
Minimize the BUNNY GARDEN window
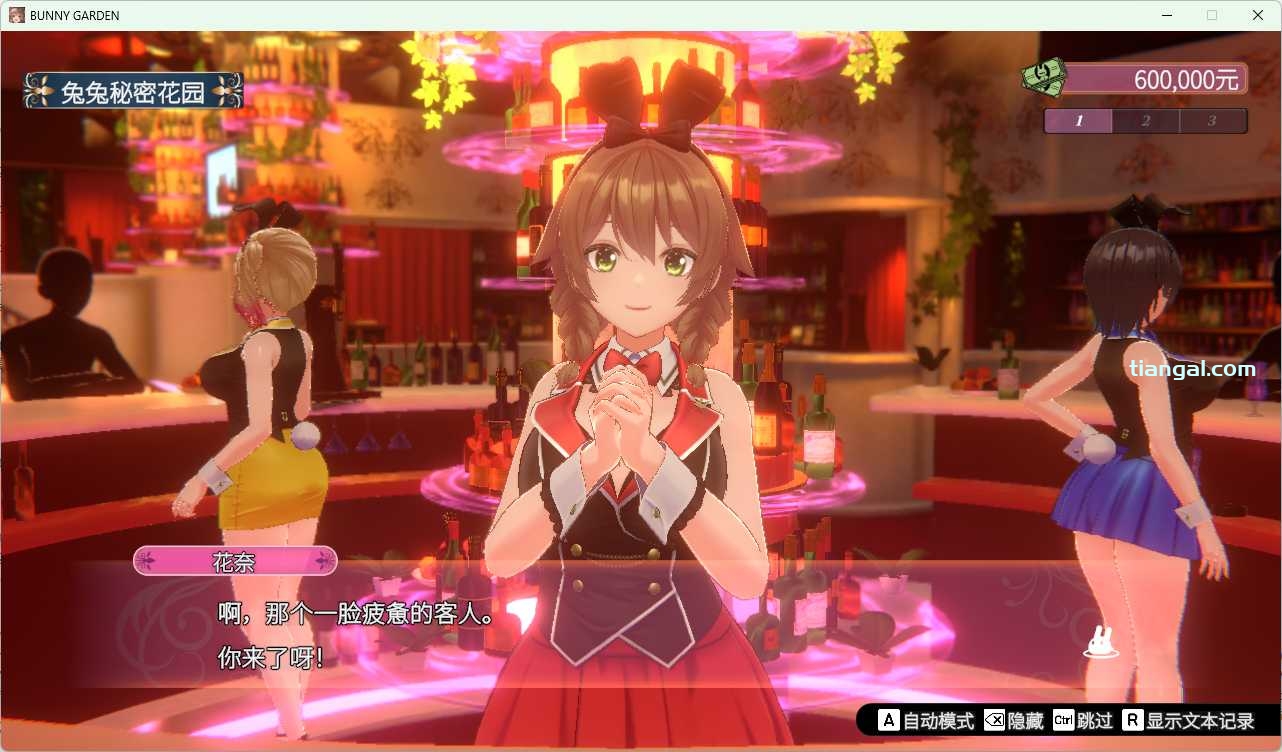(x=1166, y=15)
